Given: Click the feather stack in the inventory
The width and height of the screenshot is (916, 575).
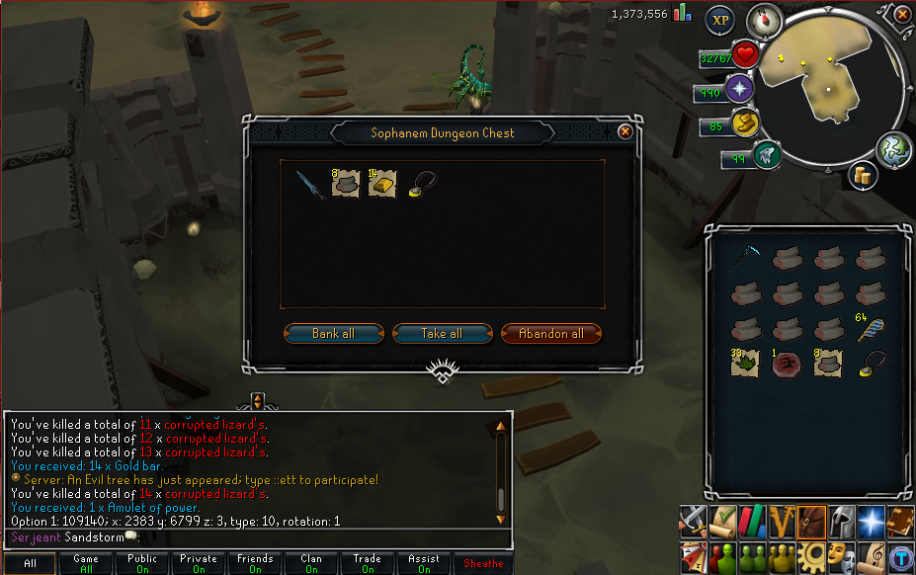Looking at the screenshot, I should pos(871,329).
